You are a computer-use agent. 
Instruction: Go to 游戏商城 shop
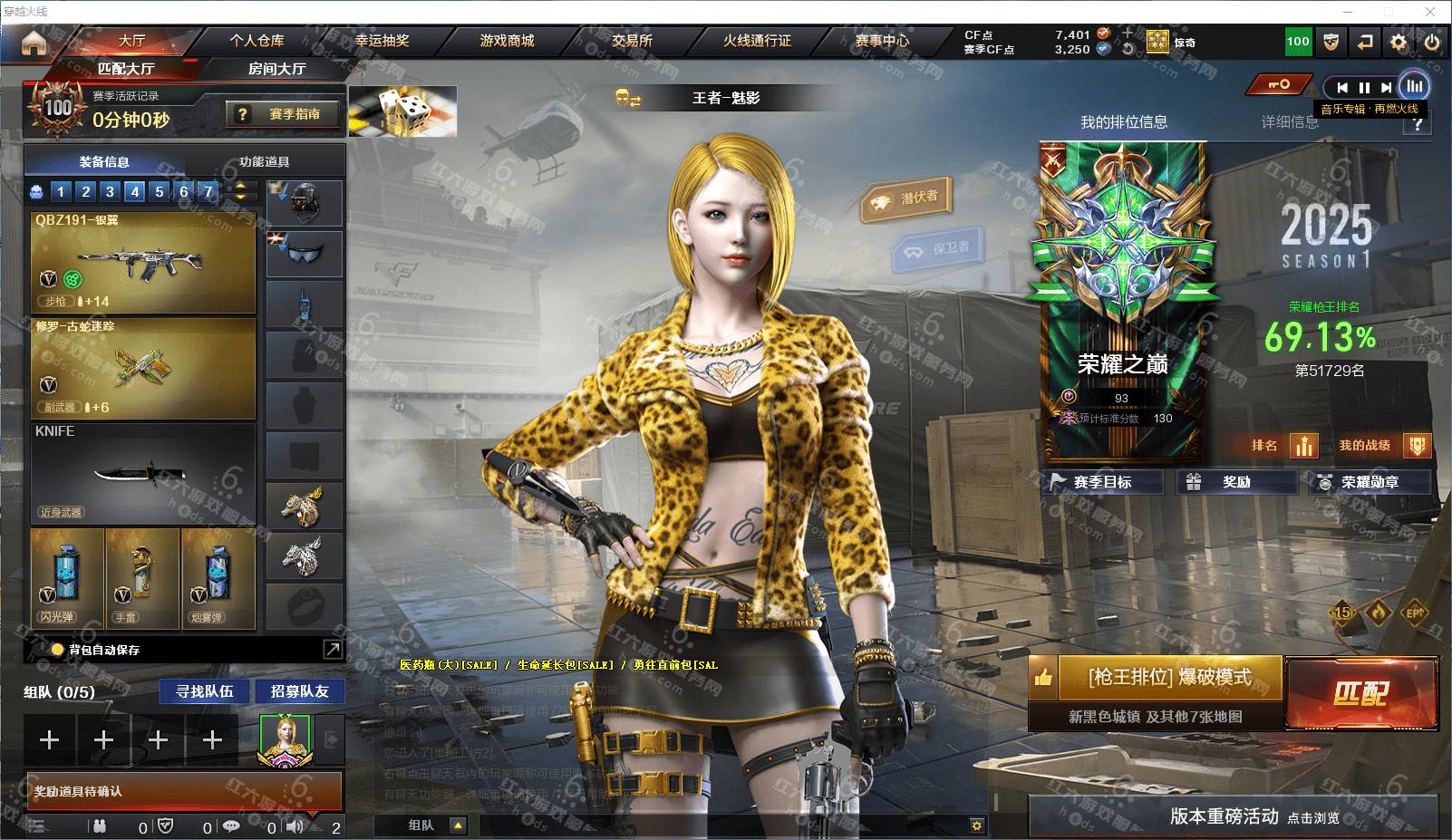pyautogui.click(x=507, y=41)
